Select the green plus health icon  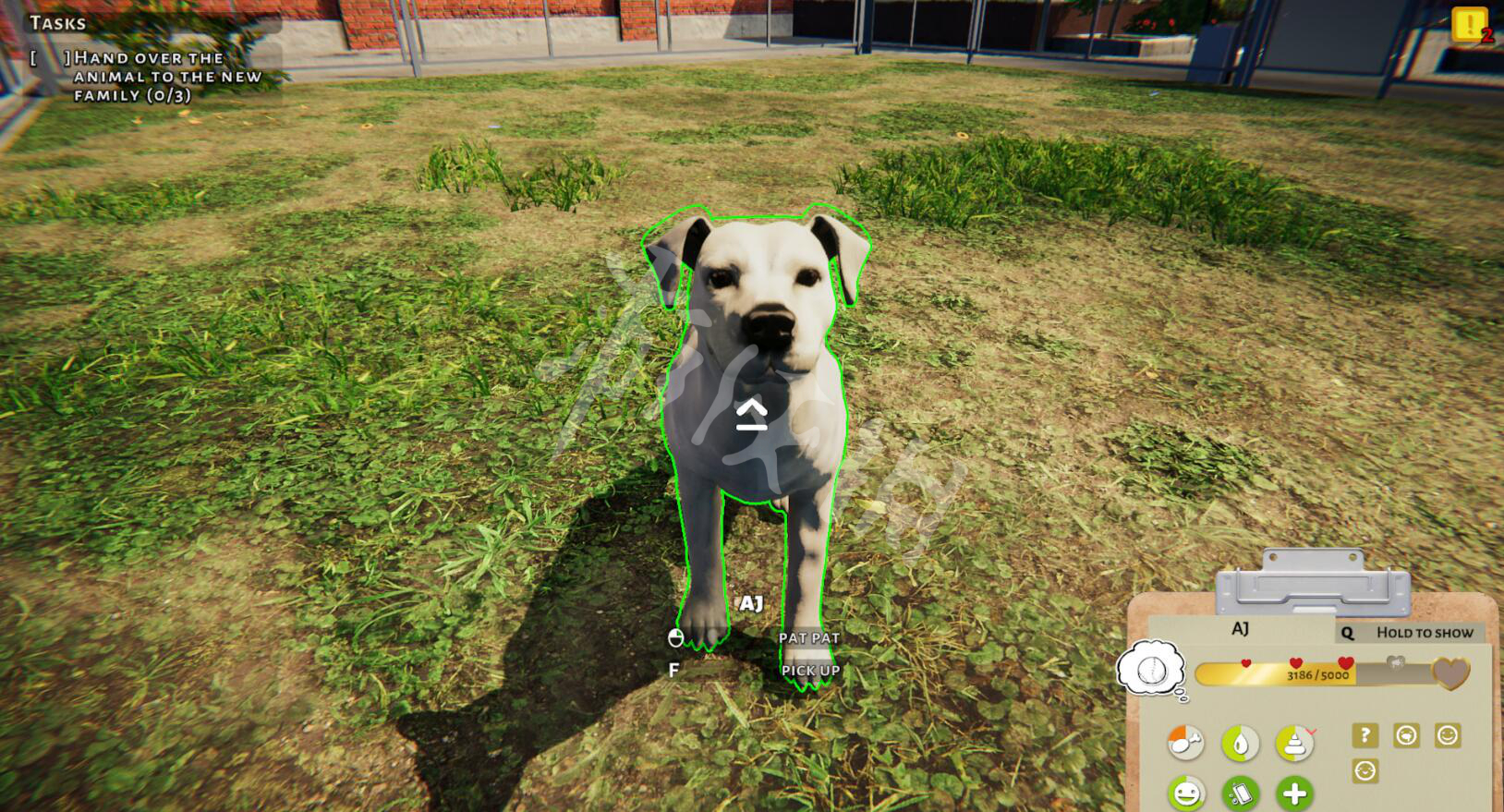[x=1294, y=793]
